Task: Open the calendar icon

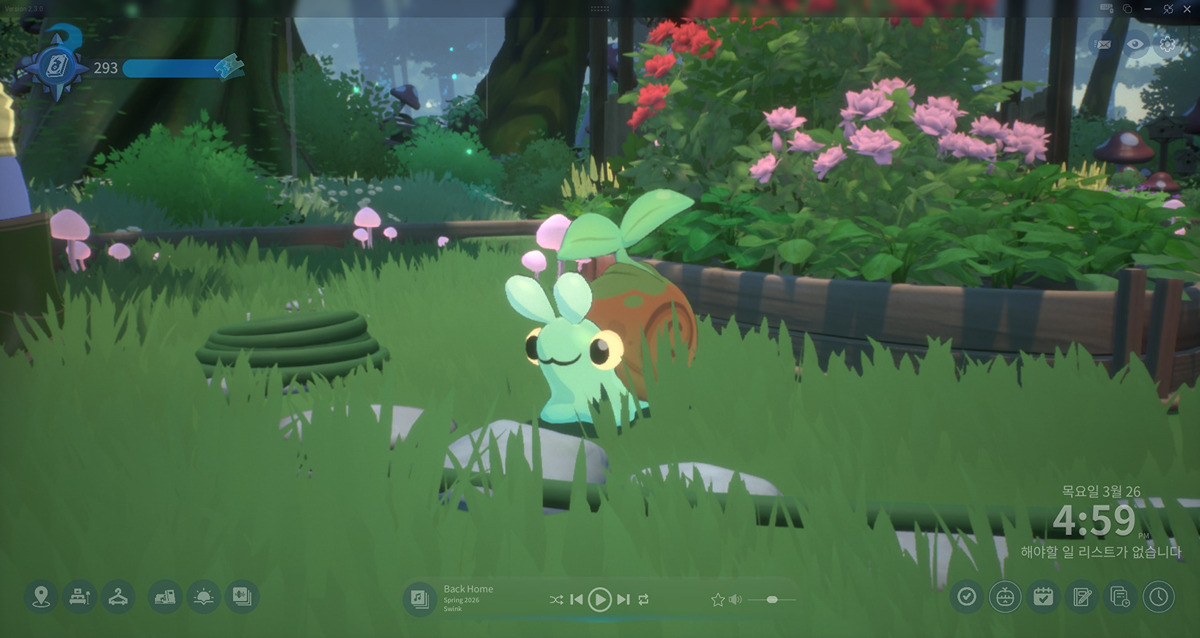Action: (x=1043, y=597)
